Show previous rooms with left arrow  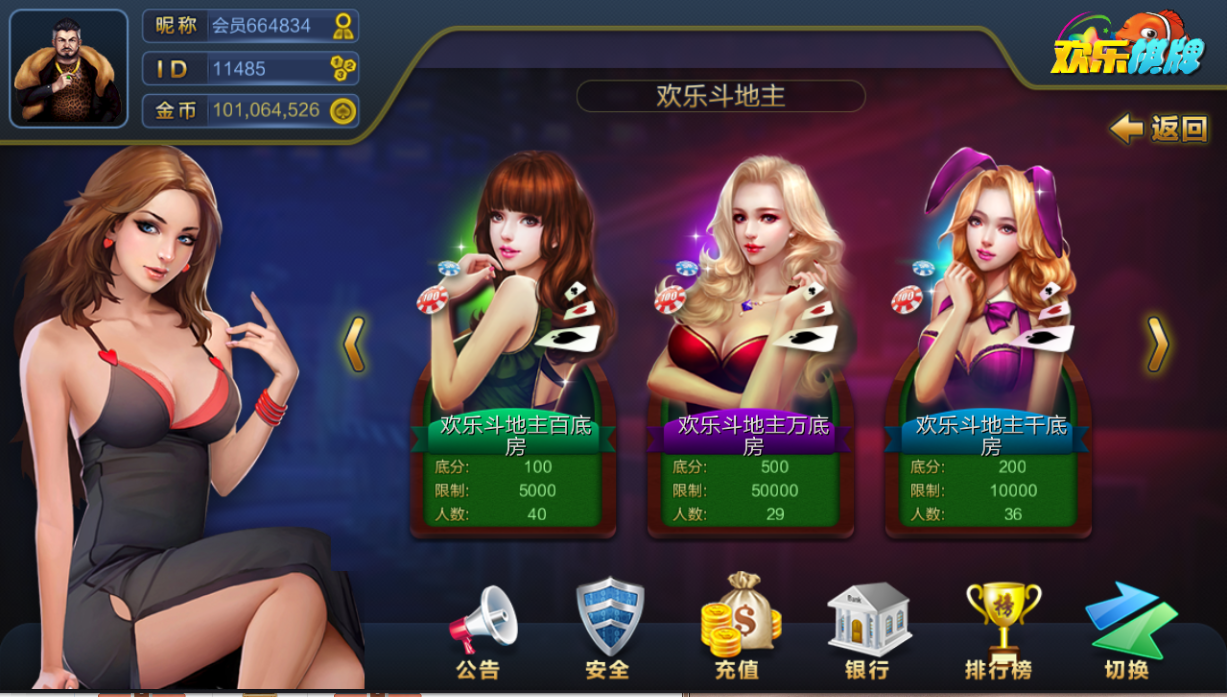pos(354,345)
